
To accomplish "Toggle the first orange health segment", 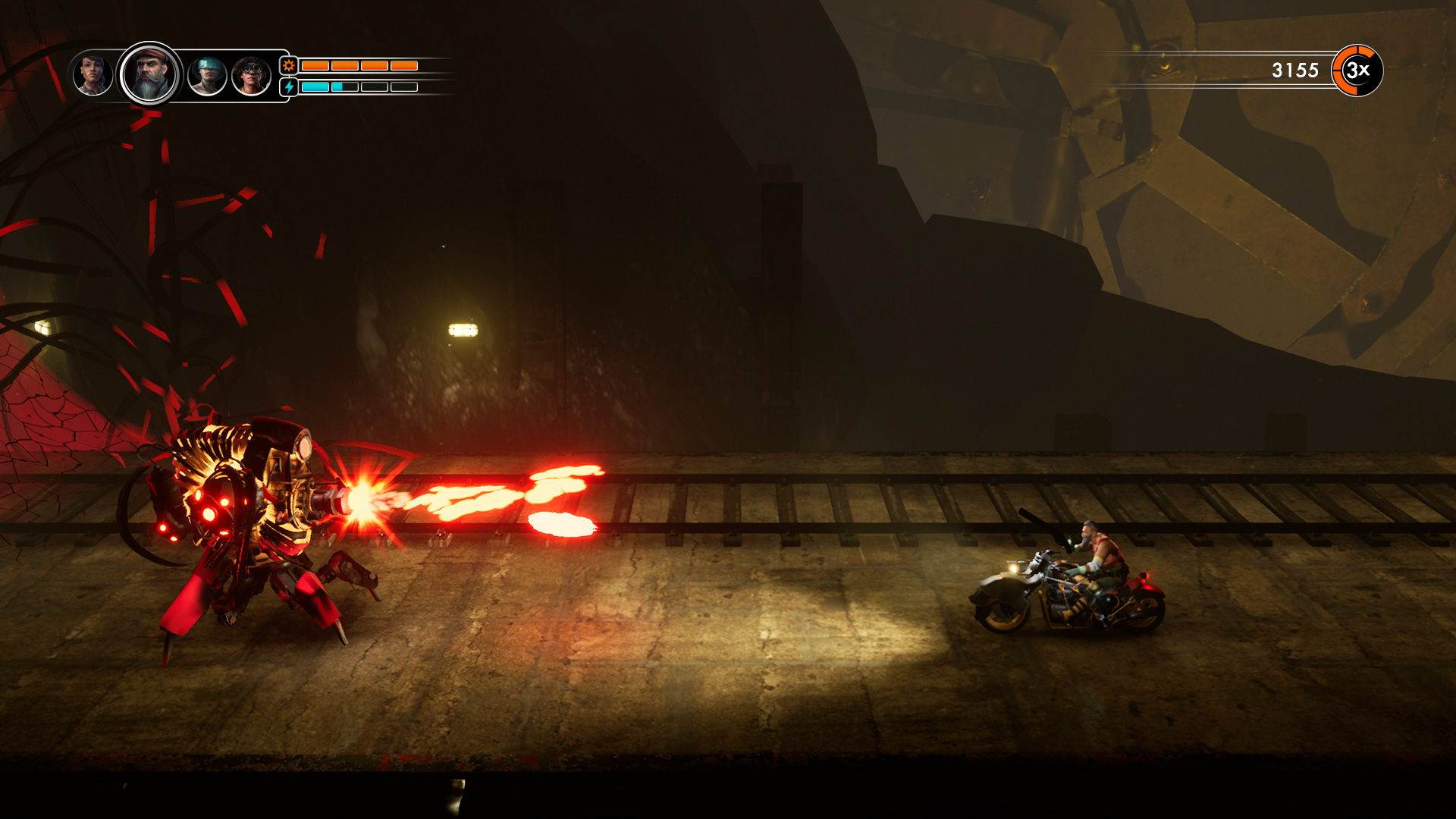I will point(315,65).
